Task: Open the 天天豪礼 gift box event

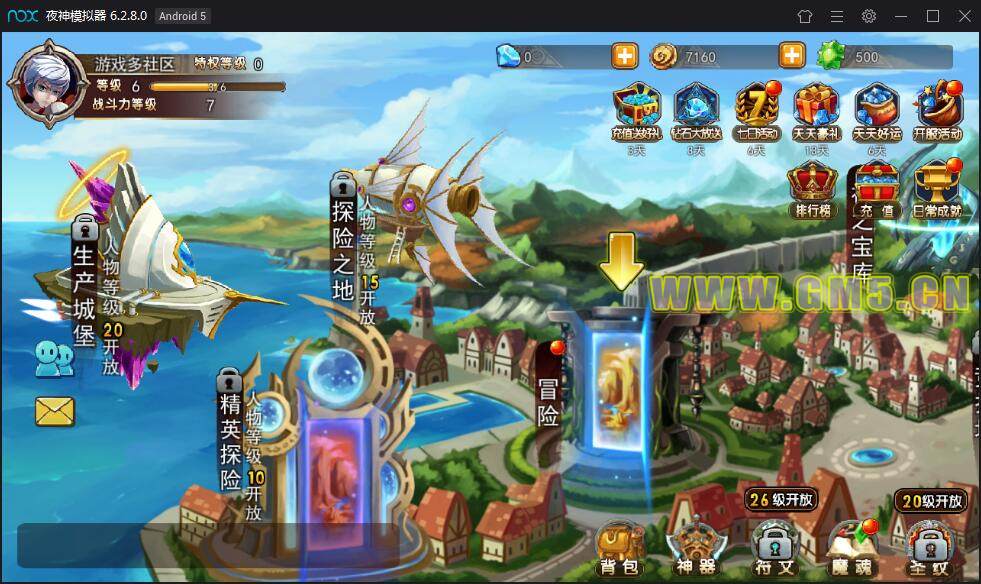Action: 816,111
